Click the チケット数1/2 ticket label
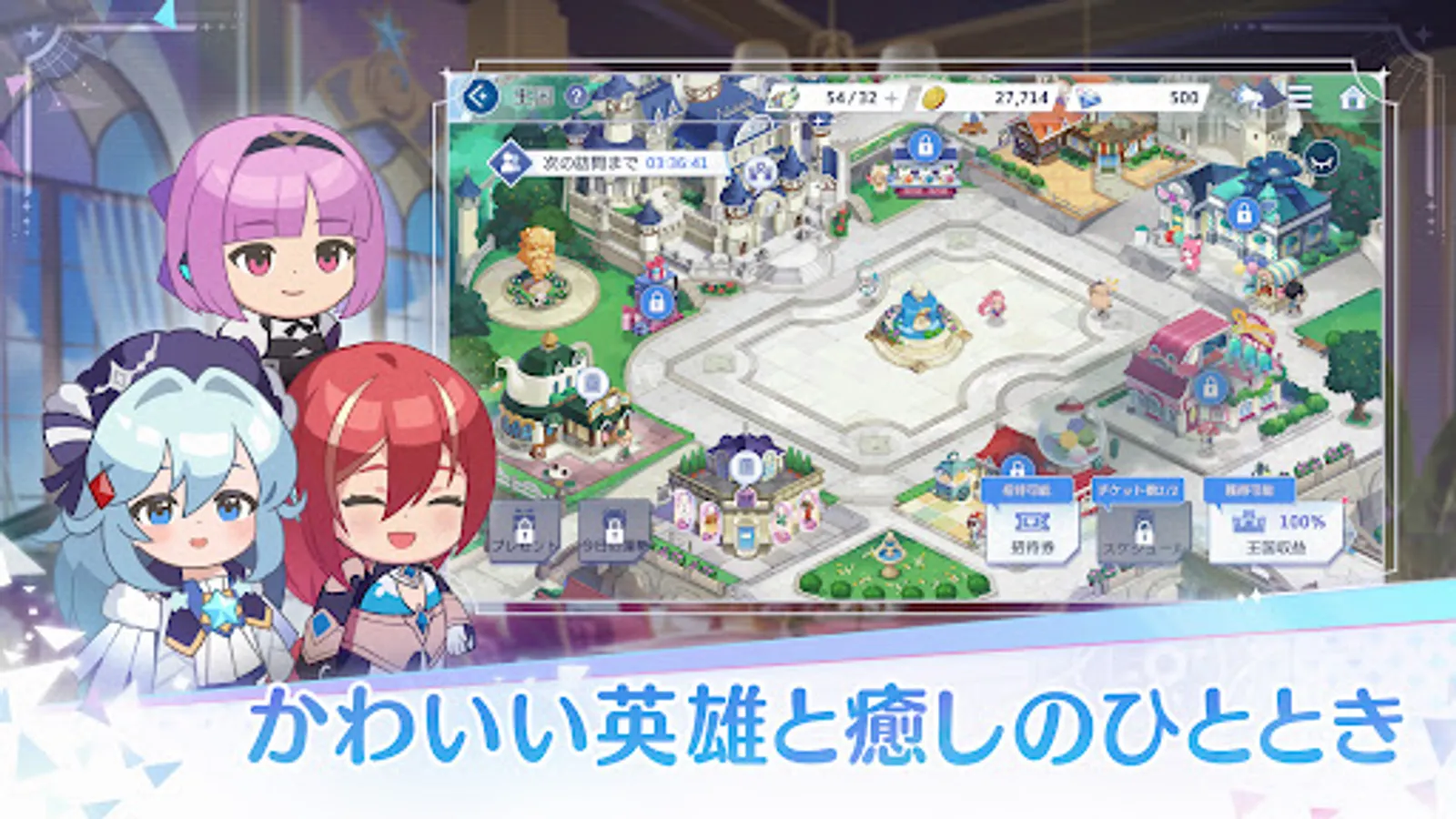The image size is (1456, 819). click(x=1139, y=489)
